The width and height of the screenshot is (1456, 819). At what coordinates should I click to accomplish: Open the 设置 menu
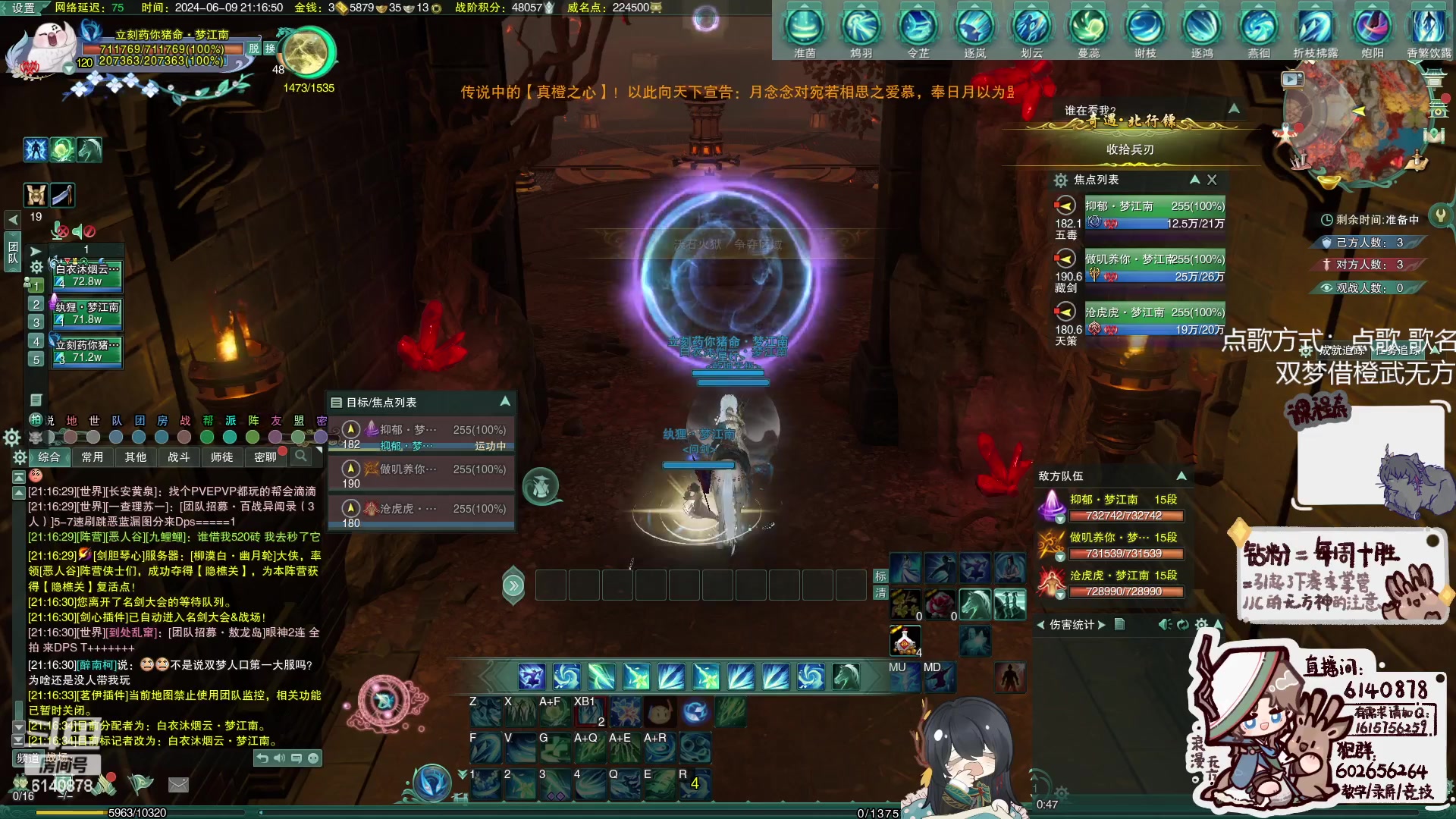pos(23,8)
